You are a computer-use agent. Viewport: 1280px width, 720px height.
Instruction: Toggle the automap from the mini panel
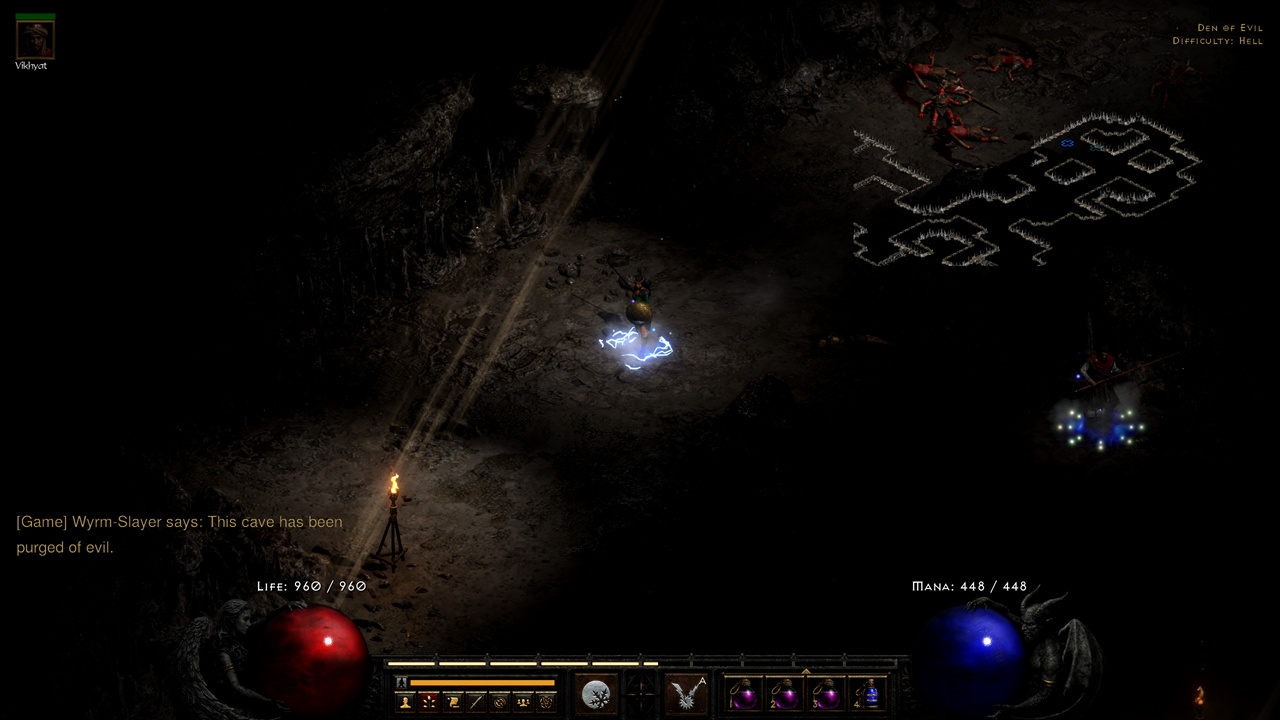pyautogui.click(x=500, y=700)
